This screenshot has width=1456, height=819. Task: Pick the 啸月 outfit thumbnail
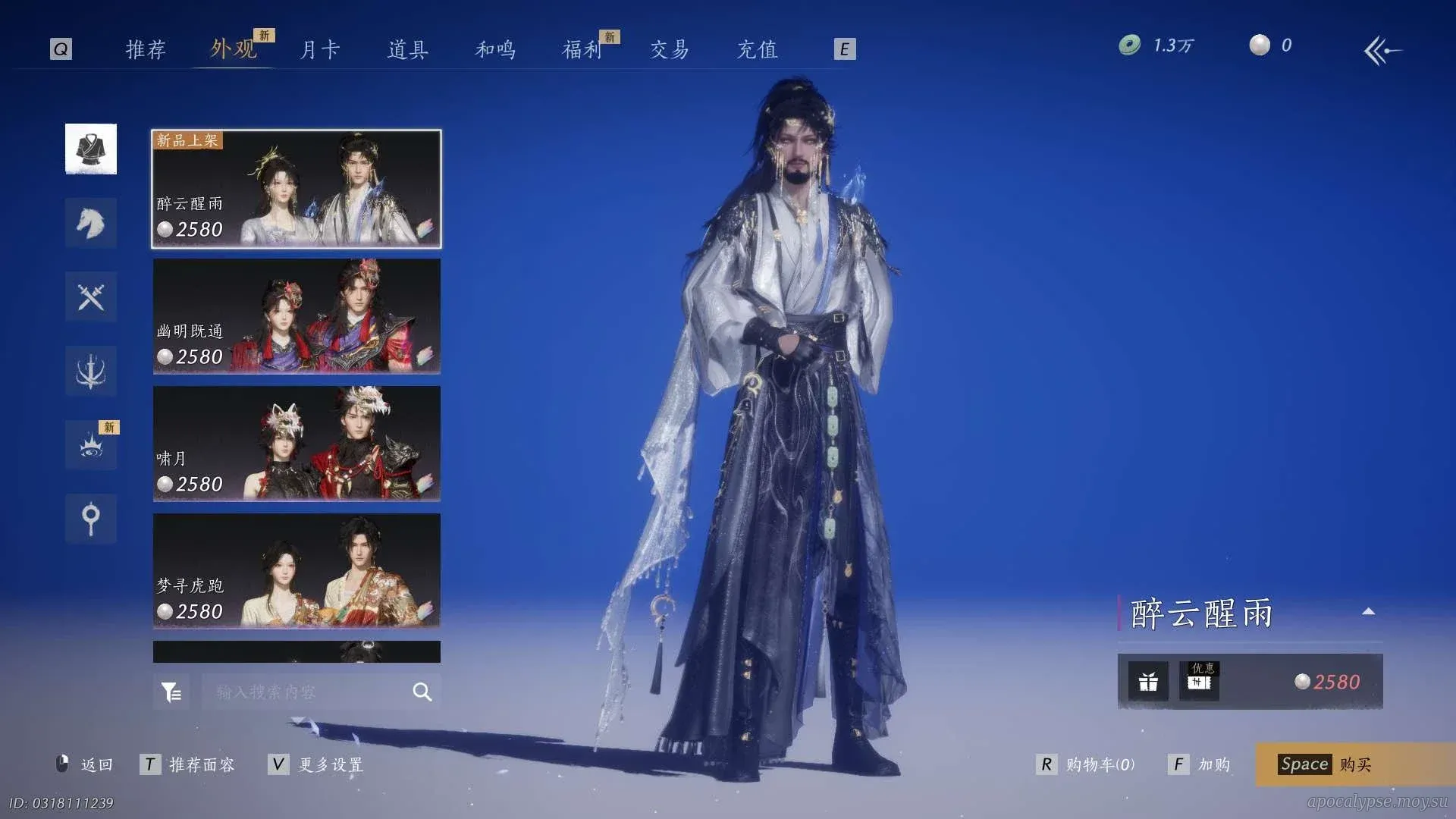tap(297, 444)
